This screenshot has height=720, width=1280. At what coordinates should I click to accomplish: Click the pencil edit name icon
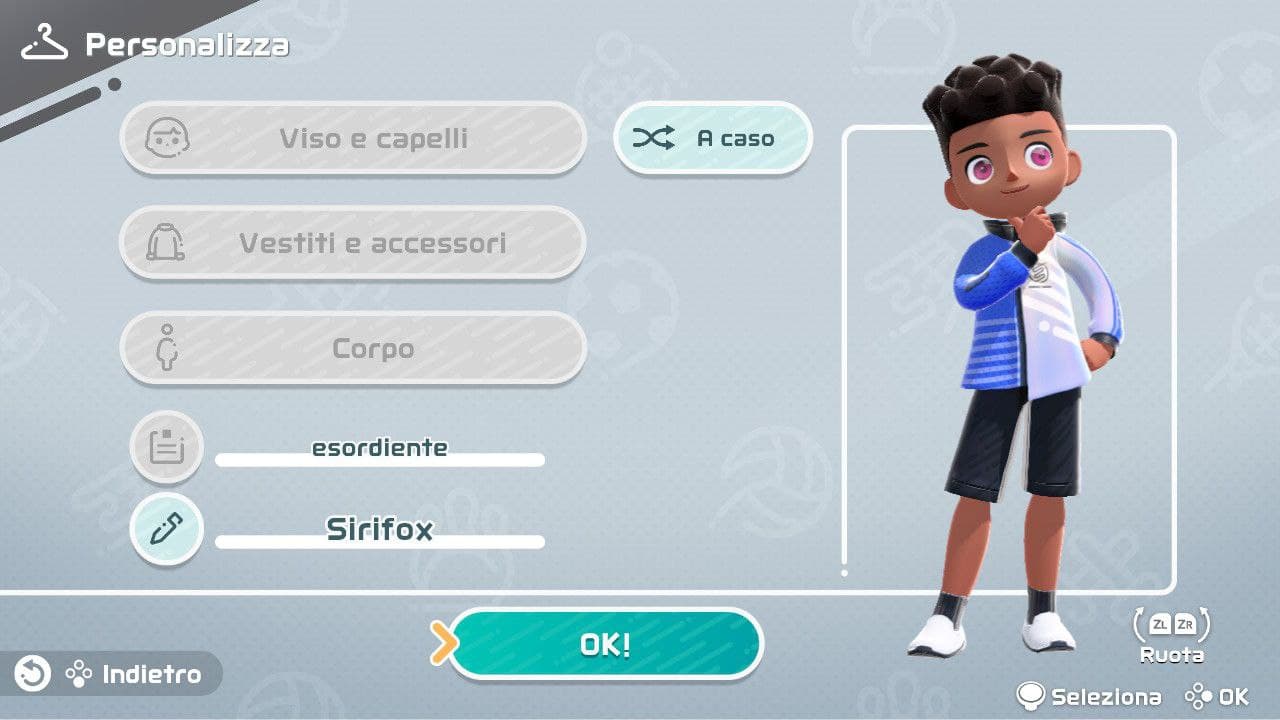tap(167, 529)
